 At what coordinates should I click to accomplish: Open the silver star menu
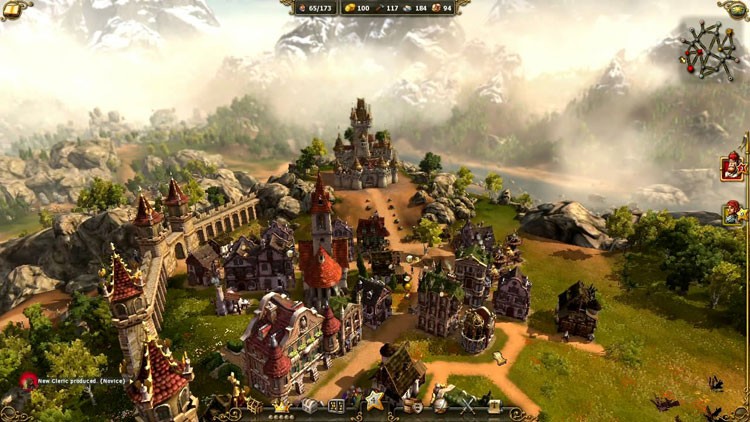click(374, 402)
